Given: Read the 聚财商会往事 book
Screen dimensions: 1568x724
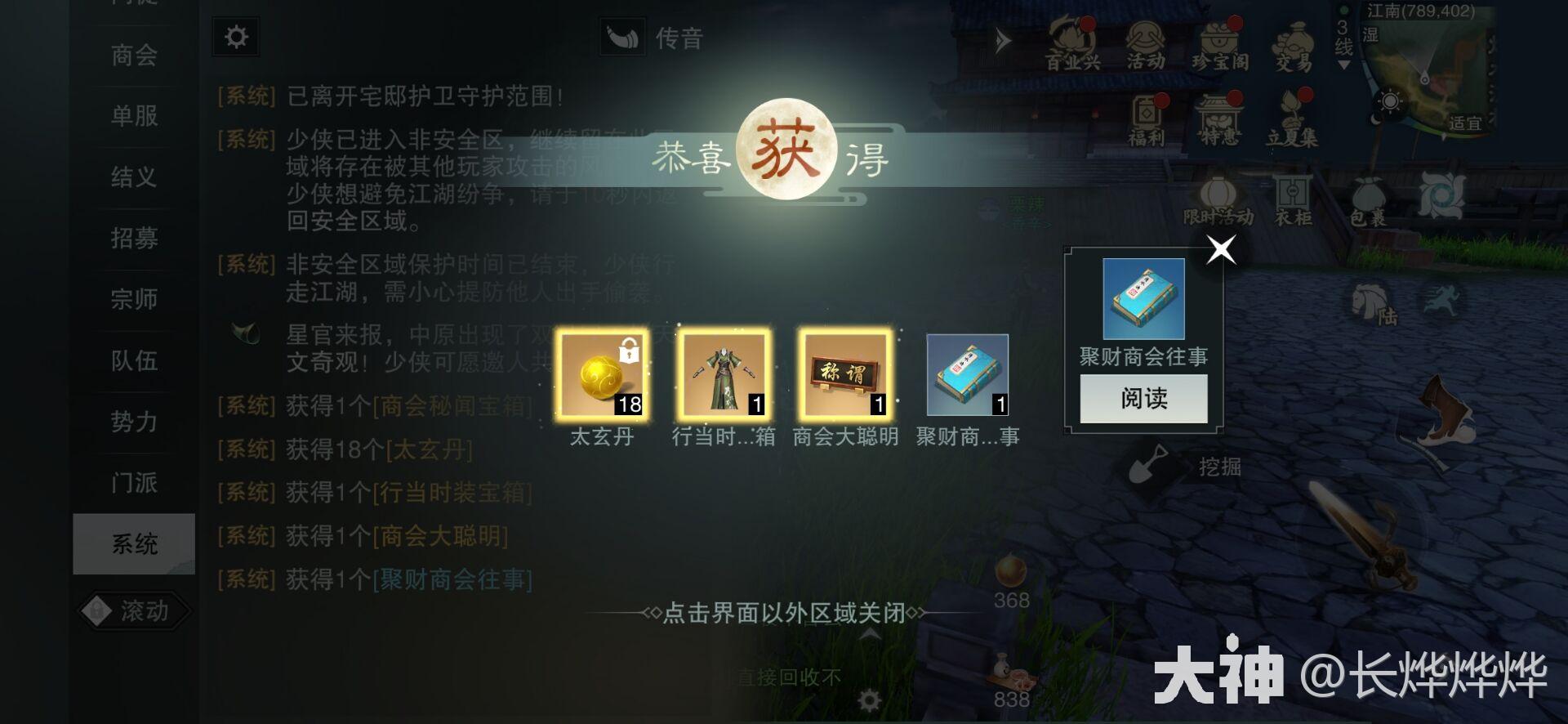Looking at the screenshot, I should click(x=1143, y=399).
